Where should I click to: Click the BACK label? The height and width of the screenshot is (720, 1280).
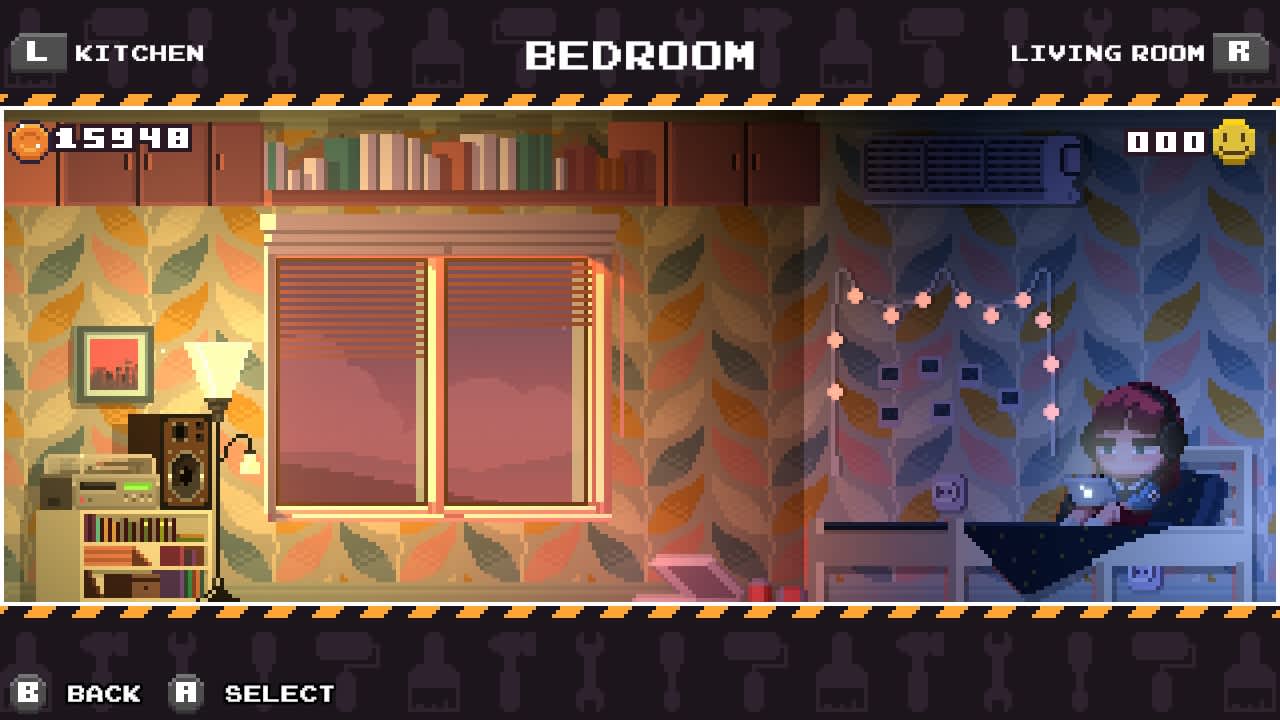tap(103, 692)
